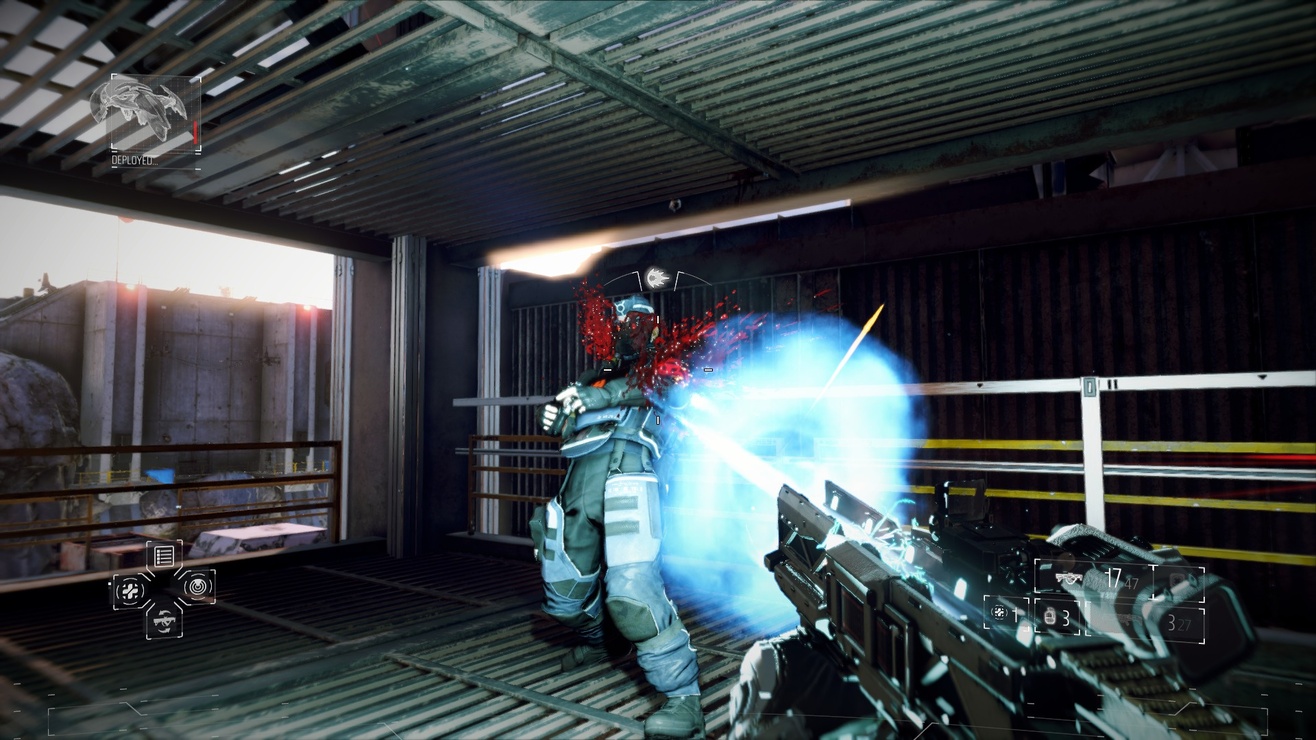Click the reserve ammo count 47

[1131, 583]
